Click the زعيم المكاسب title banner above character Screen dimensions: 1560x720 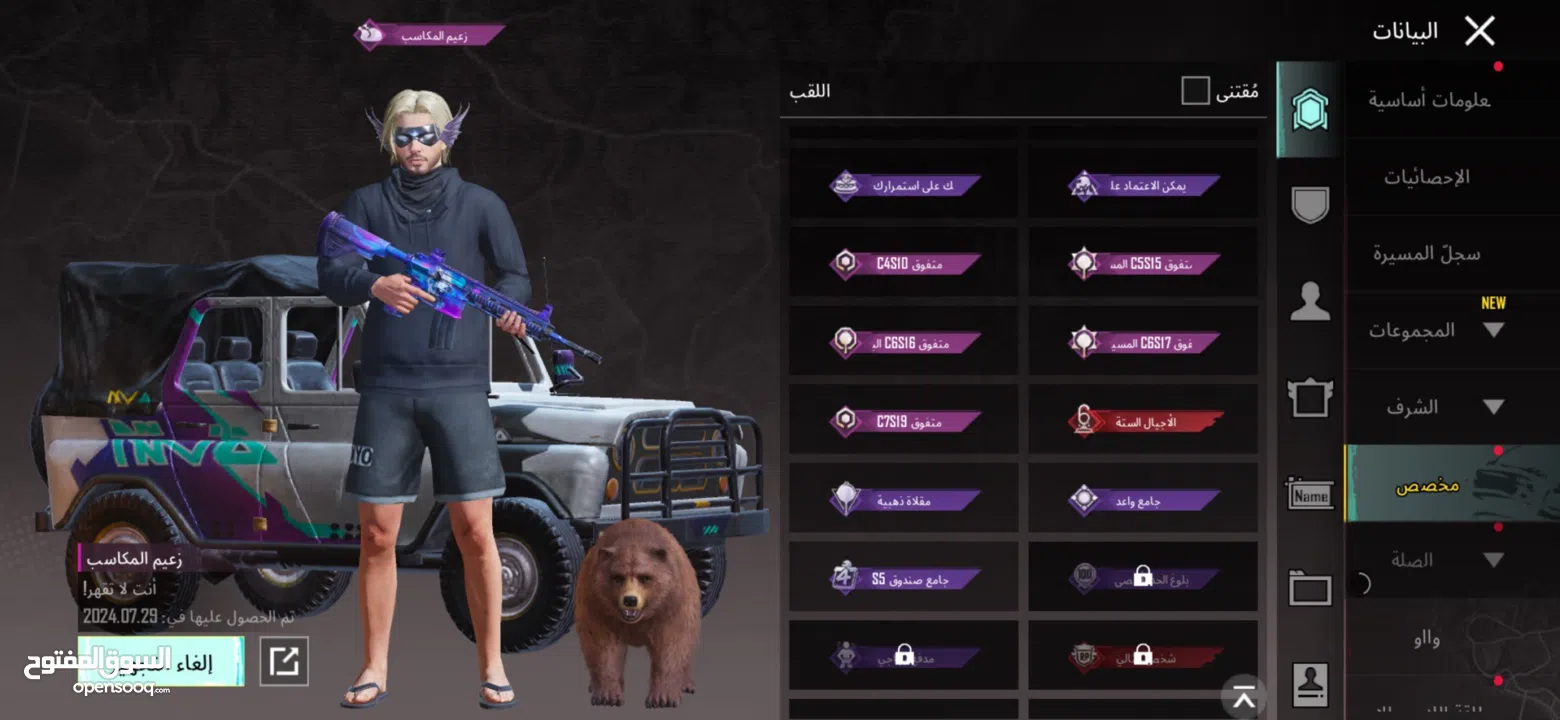tap(428, 34)
